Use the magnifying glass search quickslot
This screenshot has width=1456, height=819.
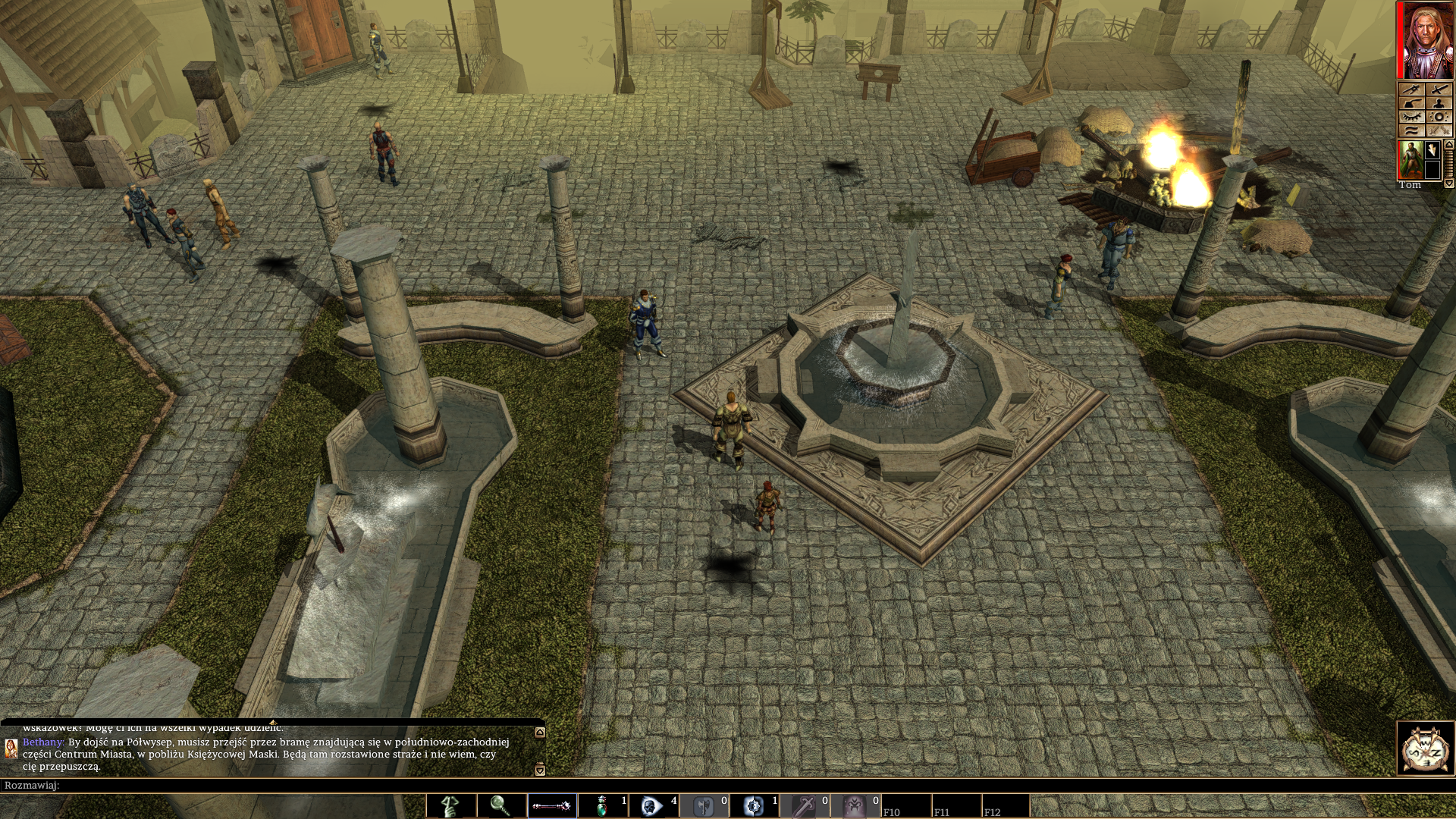point(500,805)
